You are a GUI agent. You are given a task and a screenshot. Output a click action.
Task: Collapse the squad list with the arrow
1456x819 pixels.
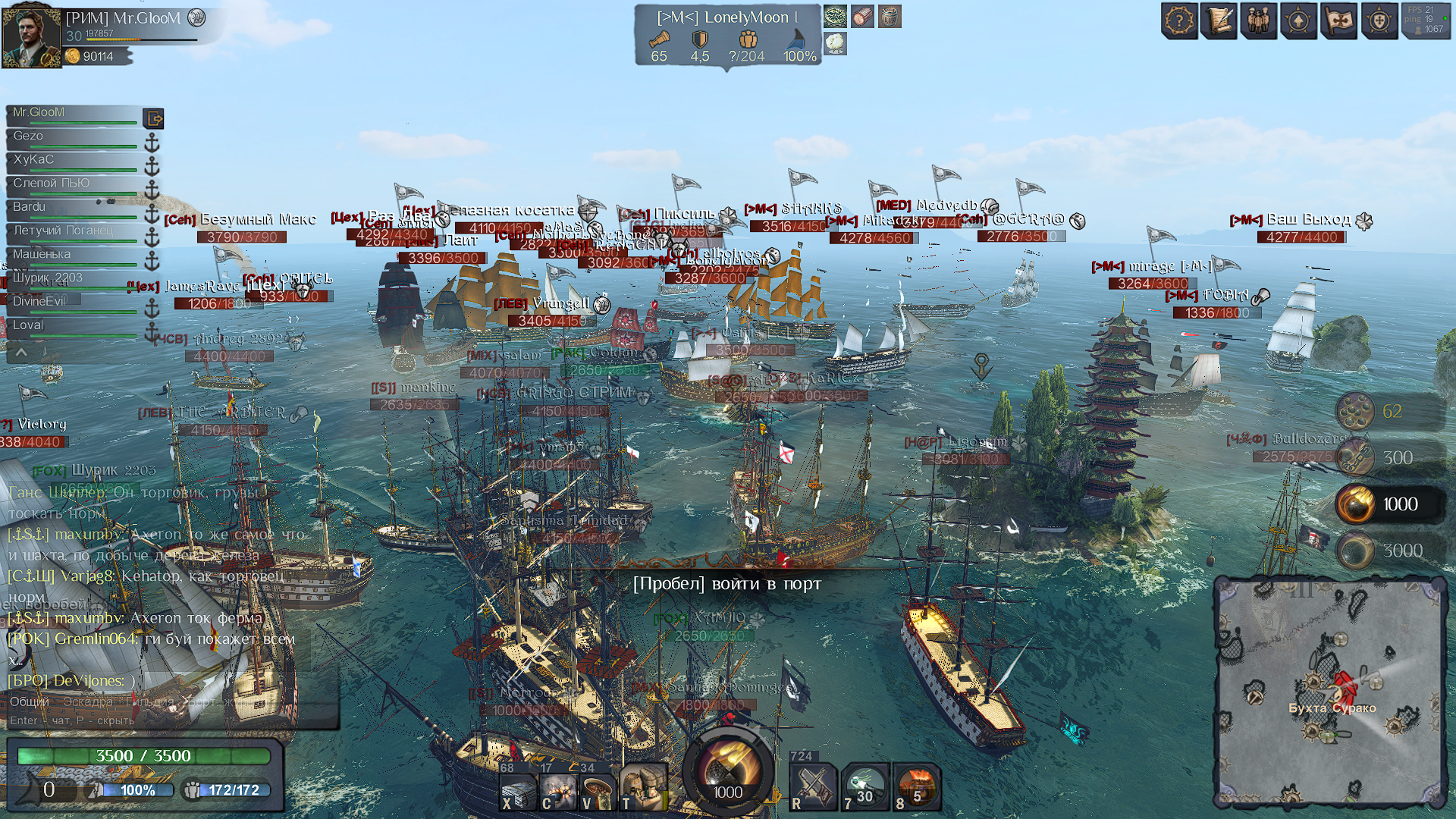[21, 352]
